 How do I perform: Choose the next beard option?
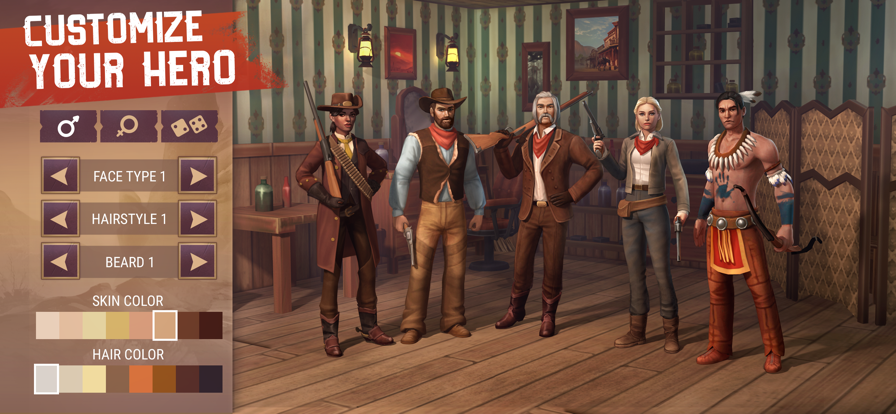(197, 262)
